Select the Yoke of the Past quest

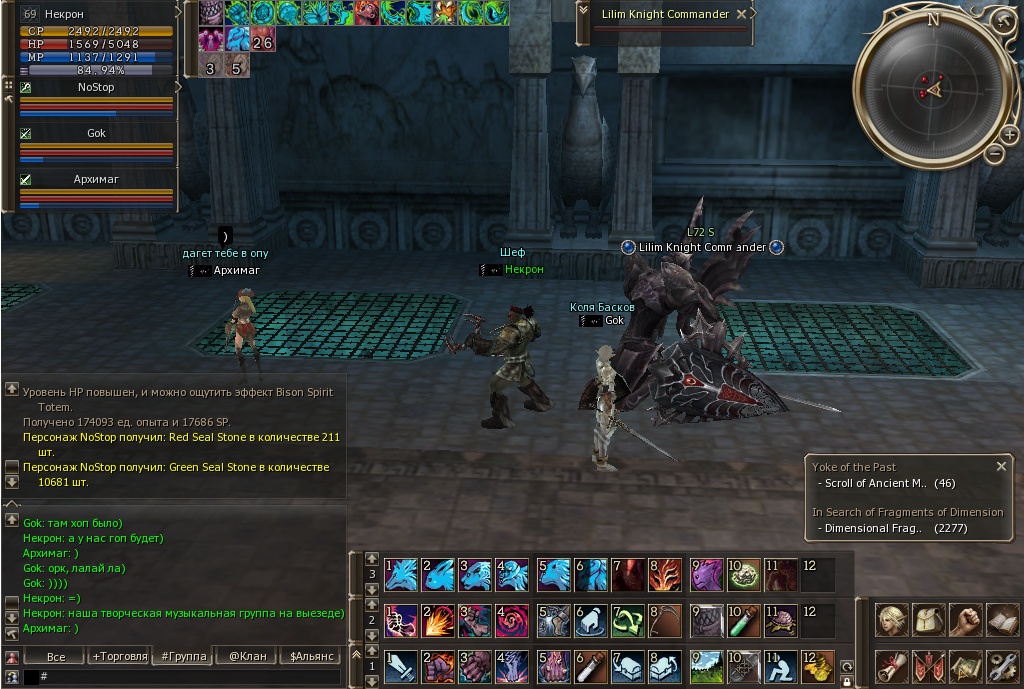coord(853,467)
